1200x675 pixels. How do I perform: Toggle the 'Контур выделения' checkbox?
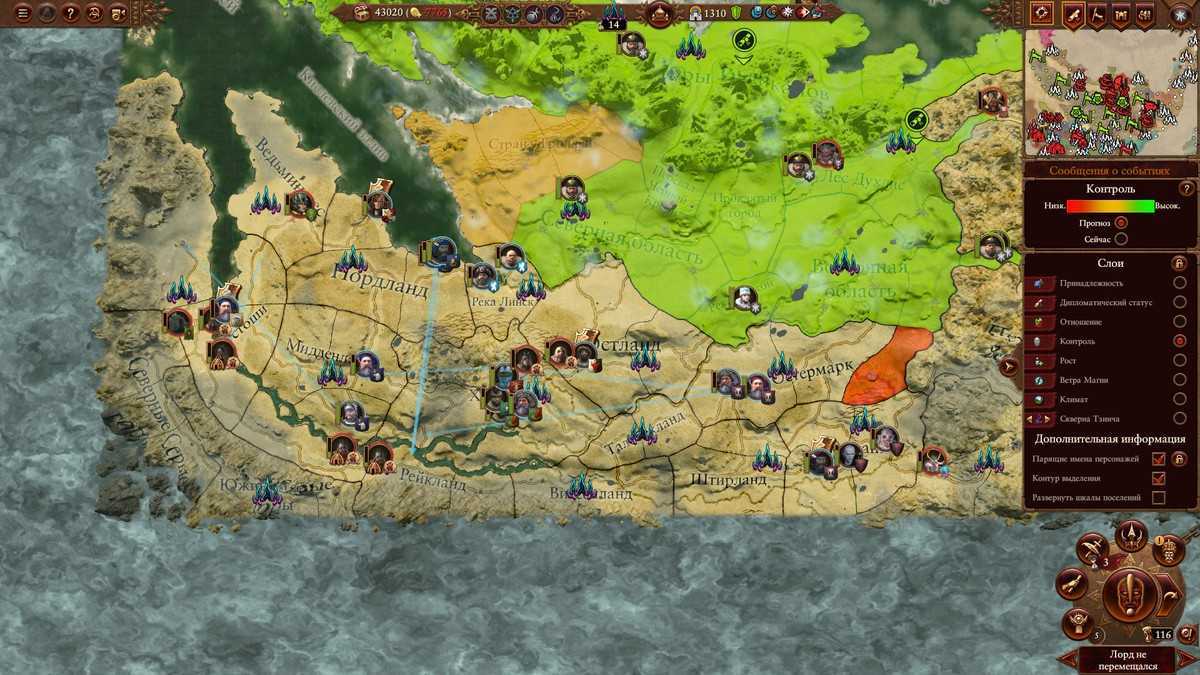coord(1159,478)
